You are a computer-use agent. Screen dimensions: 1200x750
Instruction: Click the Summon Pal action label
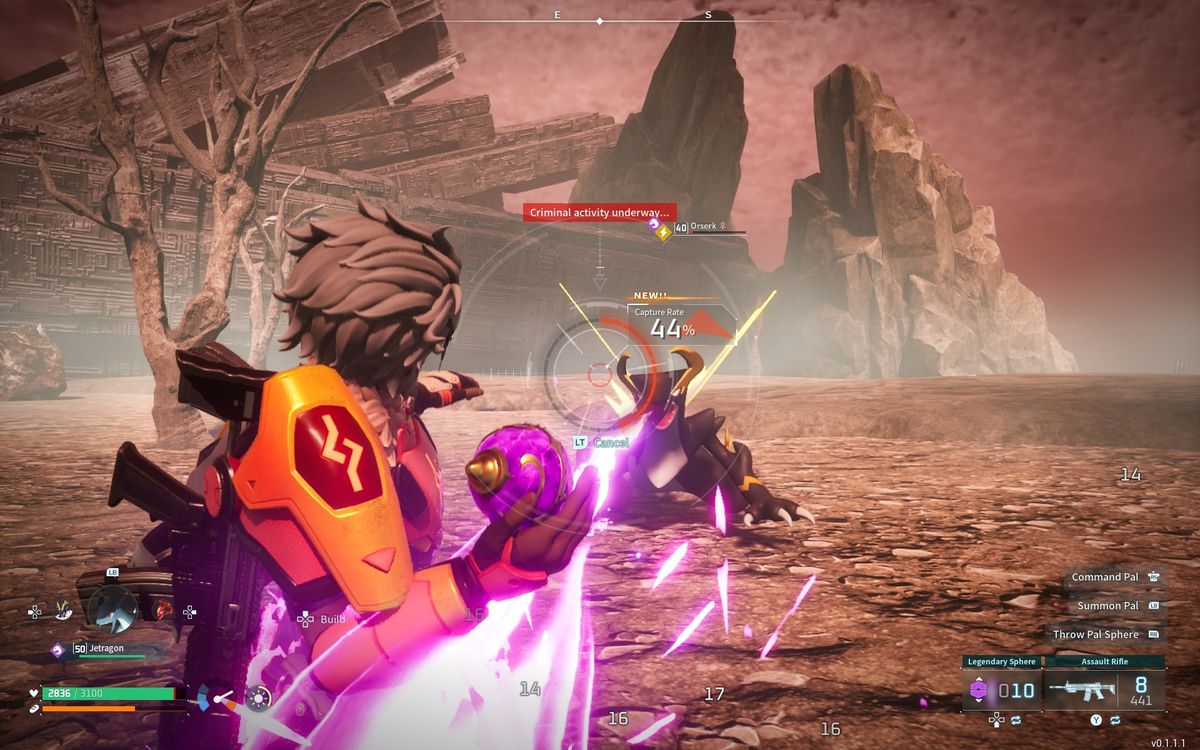pyautogui.click(x=1108, y=606)
